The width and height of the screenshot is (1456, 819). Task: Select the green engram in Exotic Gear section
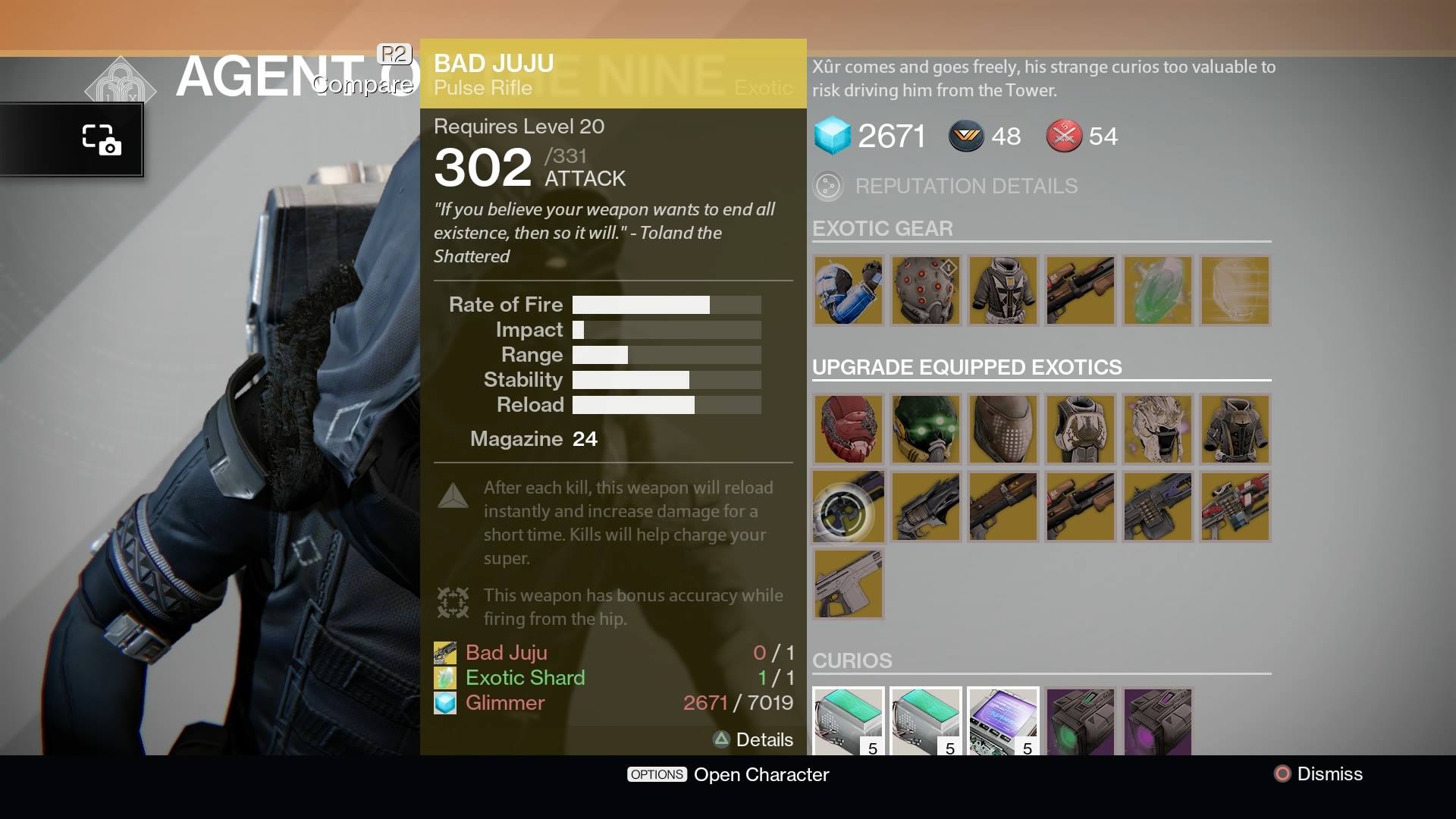[x=1157, y=290]
